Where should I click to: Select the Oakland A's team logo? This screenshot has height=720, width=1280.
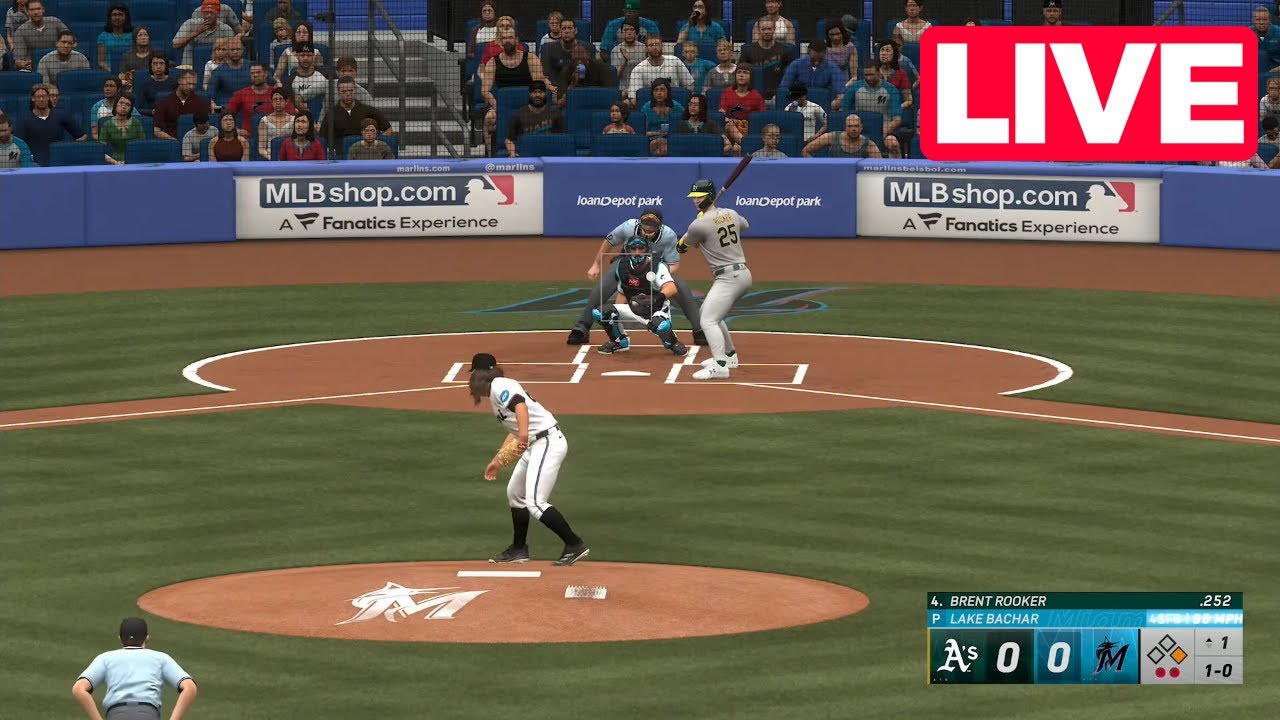point(958,657)
